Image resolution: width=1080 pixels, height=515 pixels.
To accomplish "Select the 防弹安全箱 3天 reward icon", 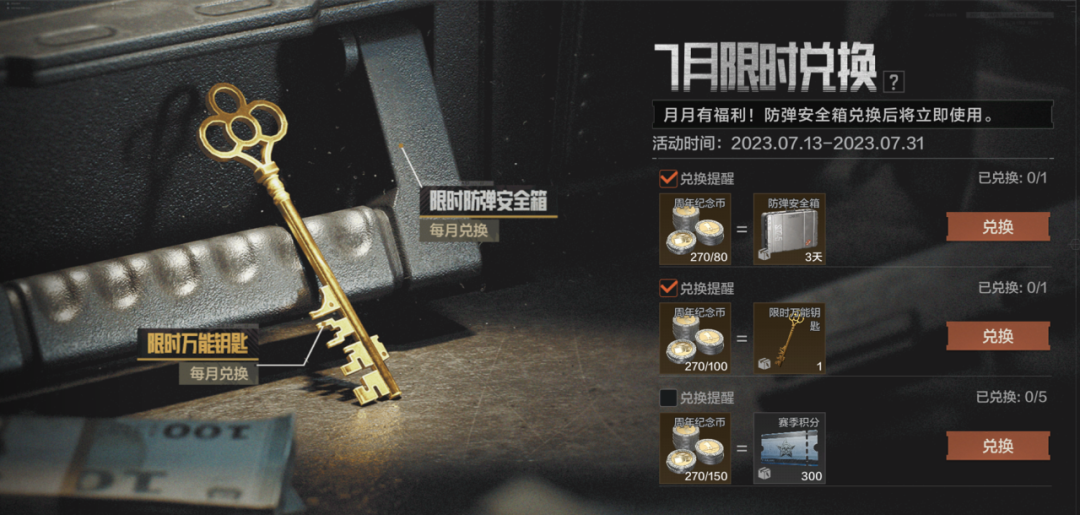I will click(789, 228).
